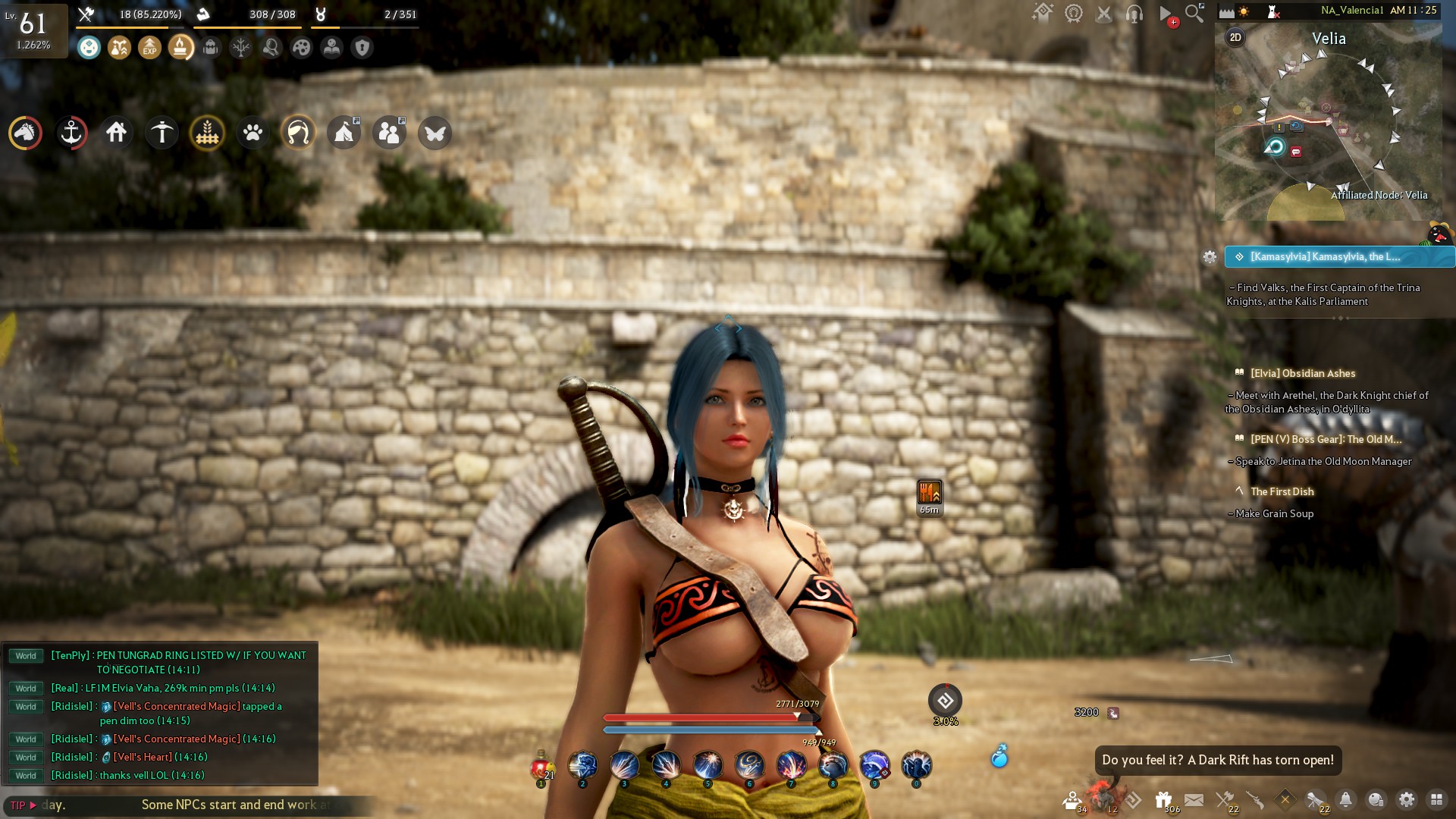Click the ship anchor icon
Screen dimensions: 1456x819
(71, 133)
